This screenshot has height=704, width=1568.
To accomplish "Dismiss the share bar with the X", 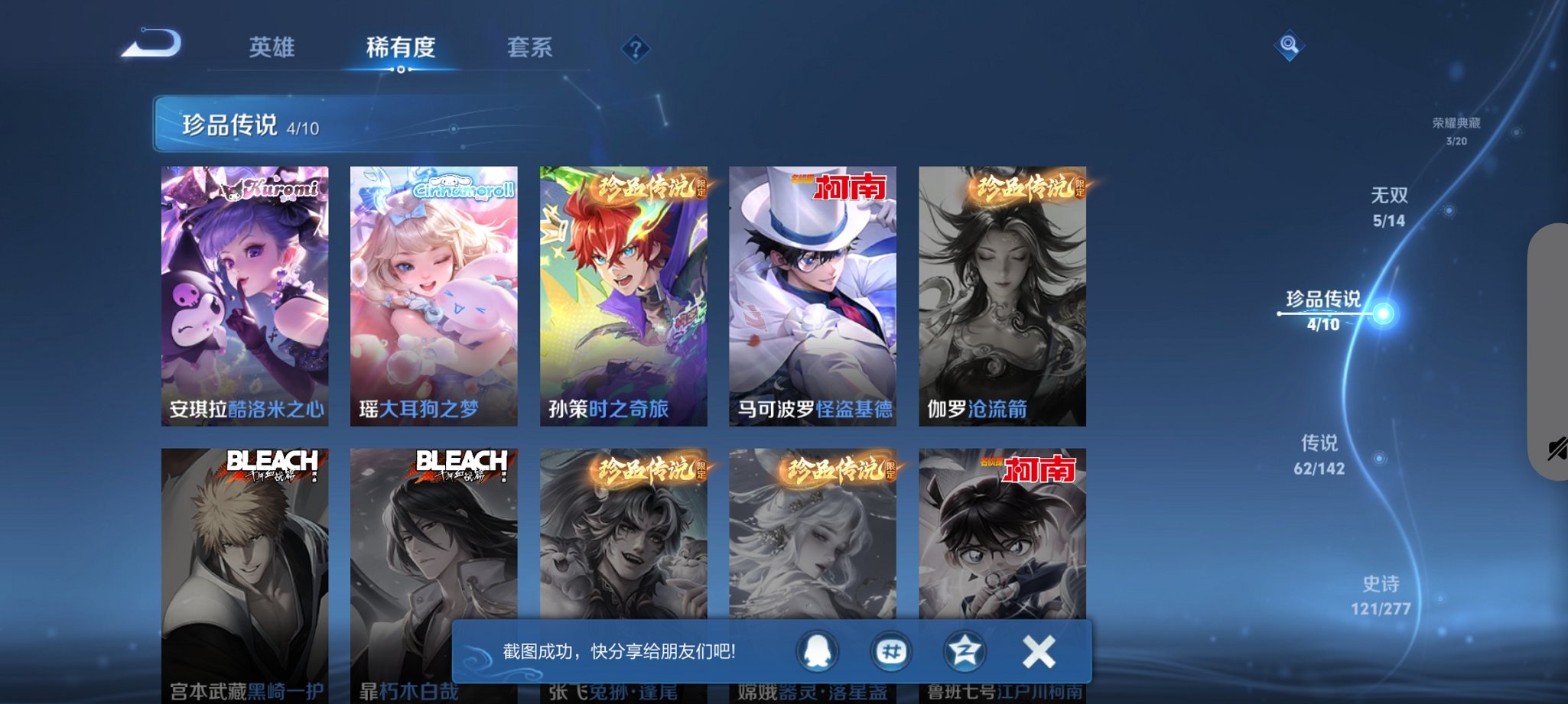I will point(1038,651).
